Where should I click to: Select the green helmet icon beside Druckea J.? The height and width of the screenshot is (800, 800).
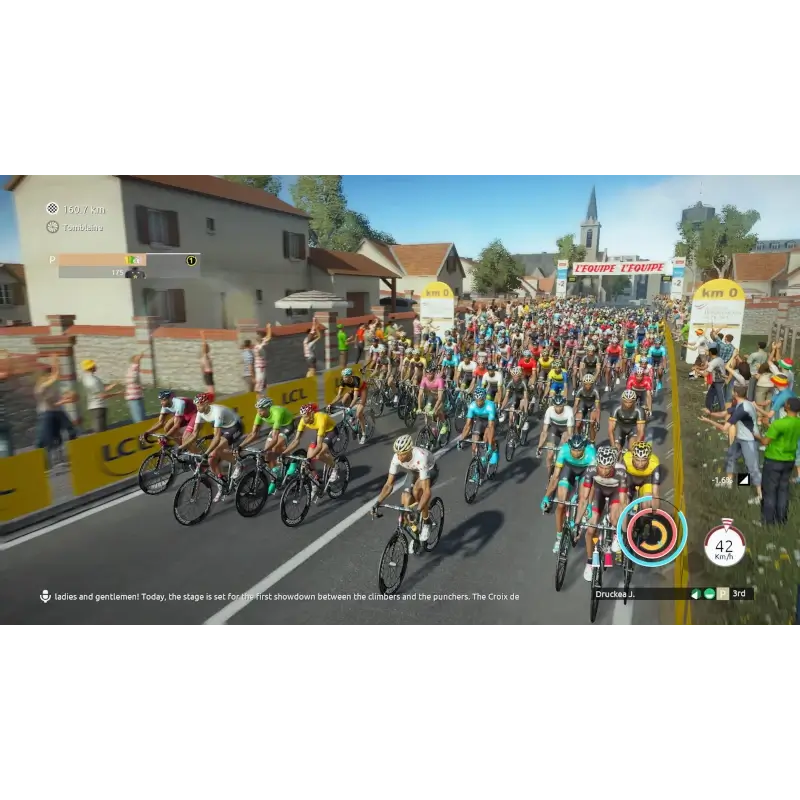(x=708, y=593)
